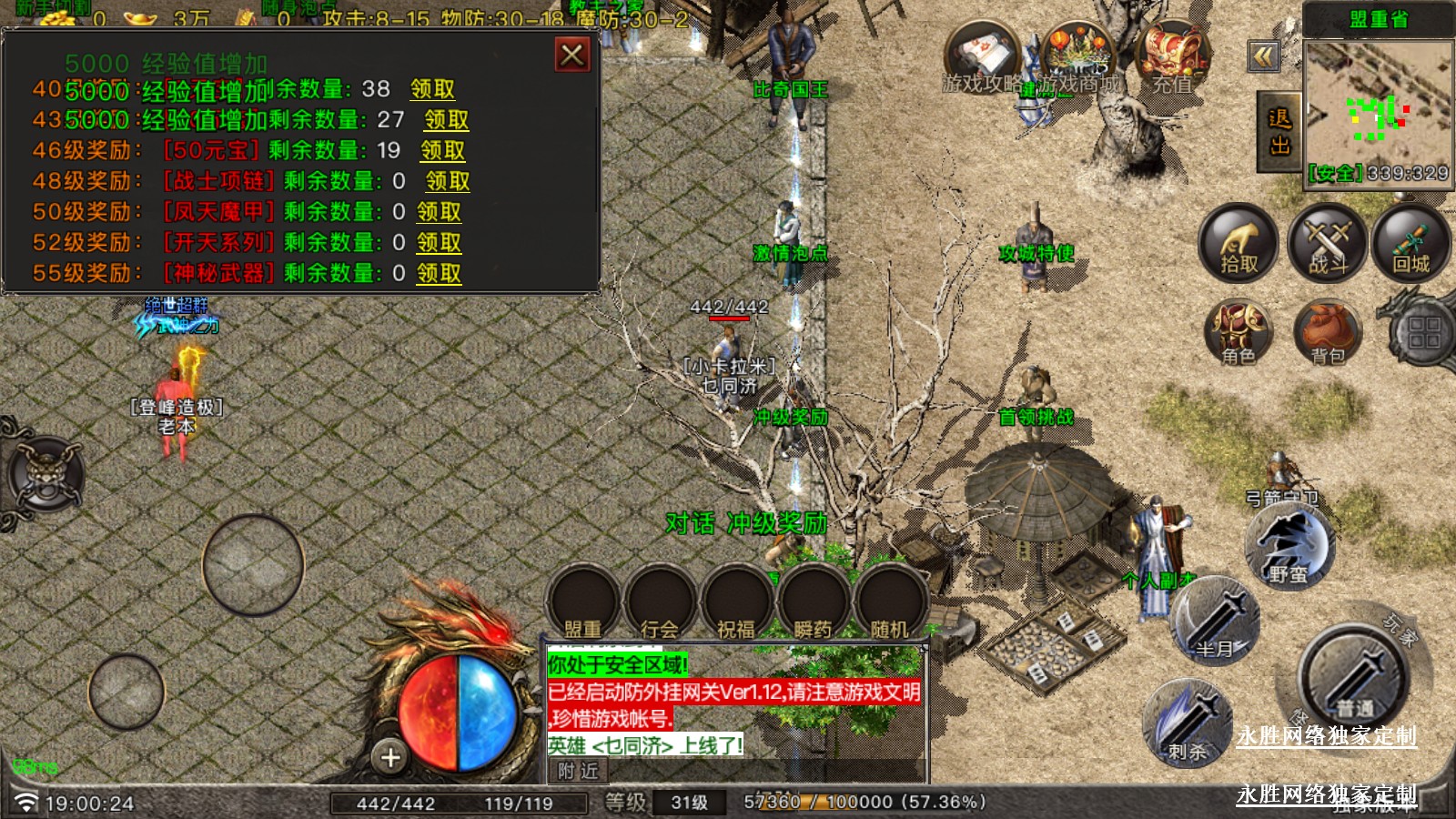Switch chat to the 附近 nearby channel
Viewport: 1456px width, 819px height.
tap(579, 771)
